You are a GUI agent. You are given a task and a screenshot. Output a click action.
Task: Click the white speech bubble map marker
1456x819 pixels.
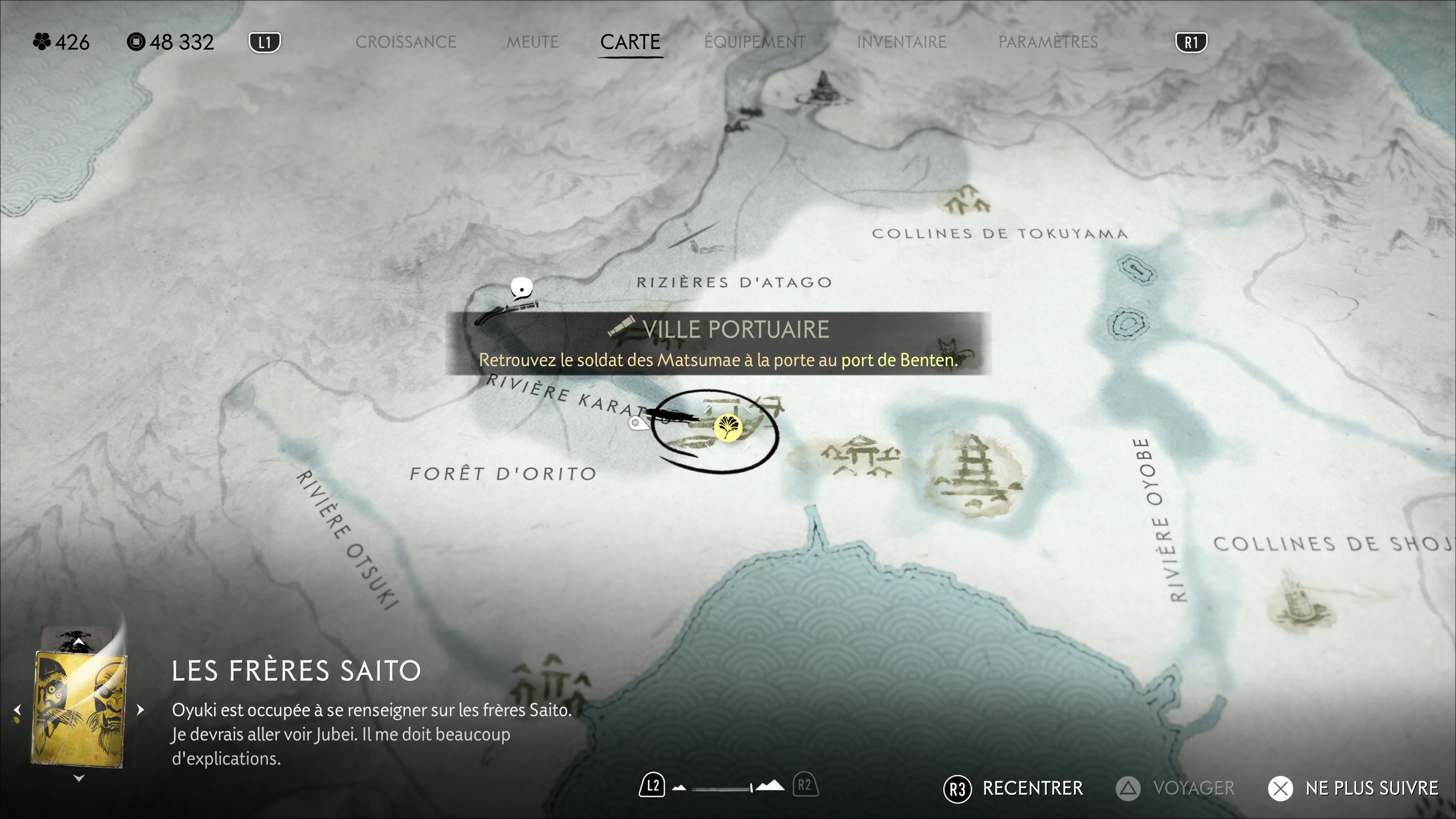coord(521,288)
